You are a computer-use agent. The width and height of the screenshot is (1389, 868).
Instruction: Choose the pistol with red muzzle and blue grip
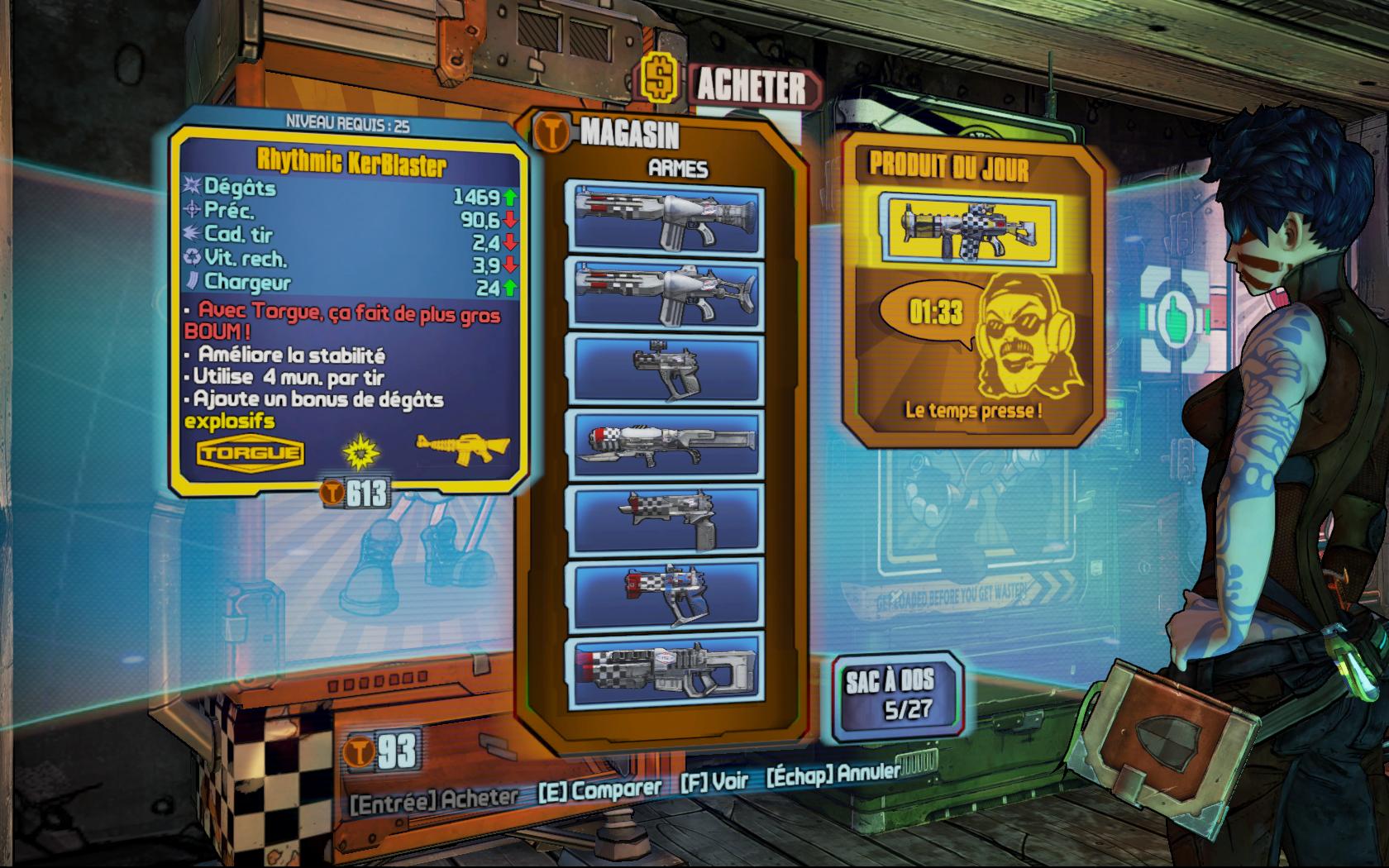coord(666,594)
